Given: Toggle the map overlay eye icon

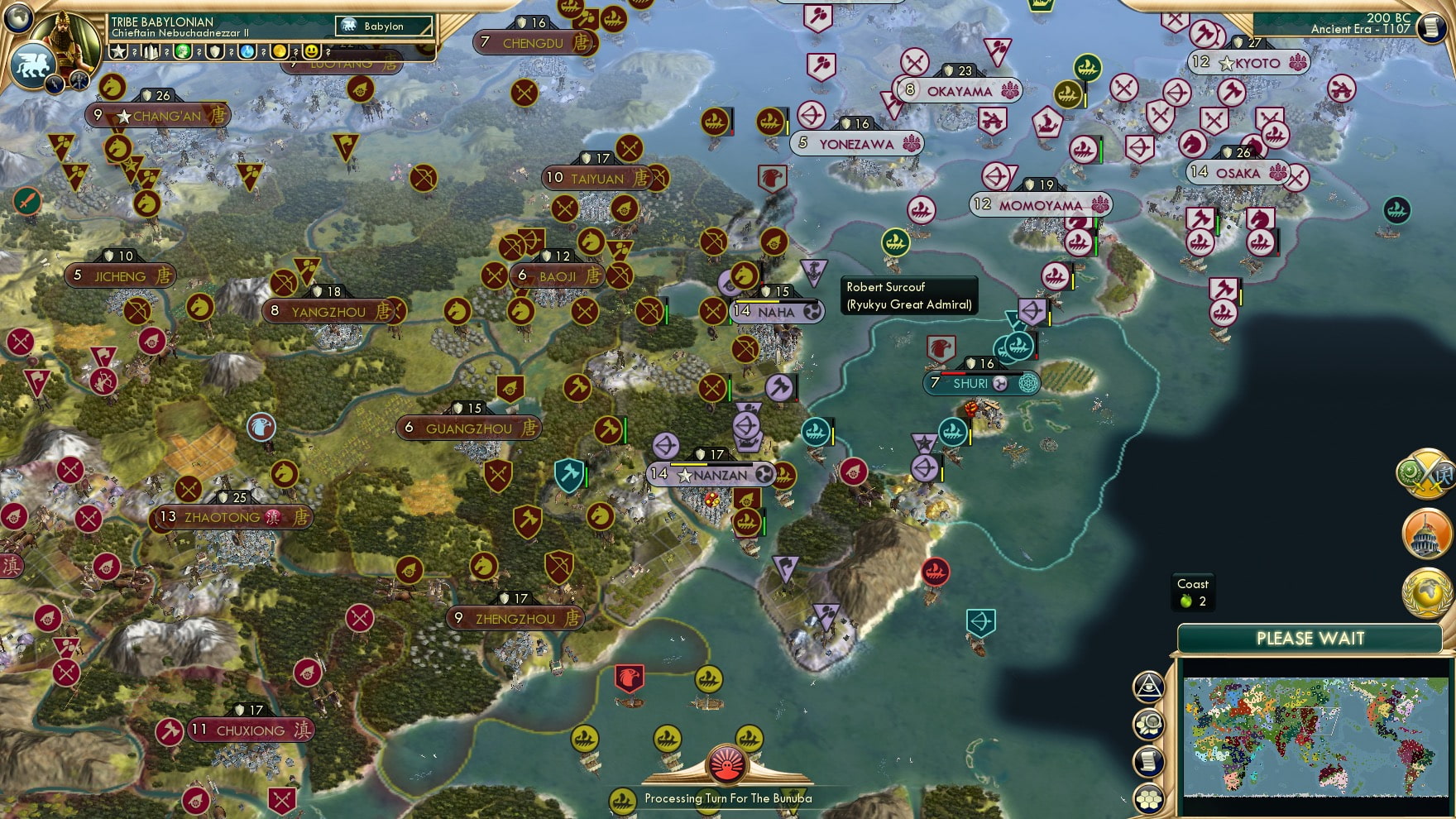Looking at the screenshot, I should (x=1149, y=687).
